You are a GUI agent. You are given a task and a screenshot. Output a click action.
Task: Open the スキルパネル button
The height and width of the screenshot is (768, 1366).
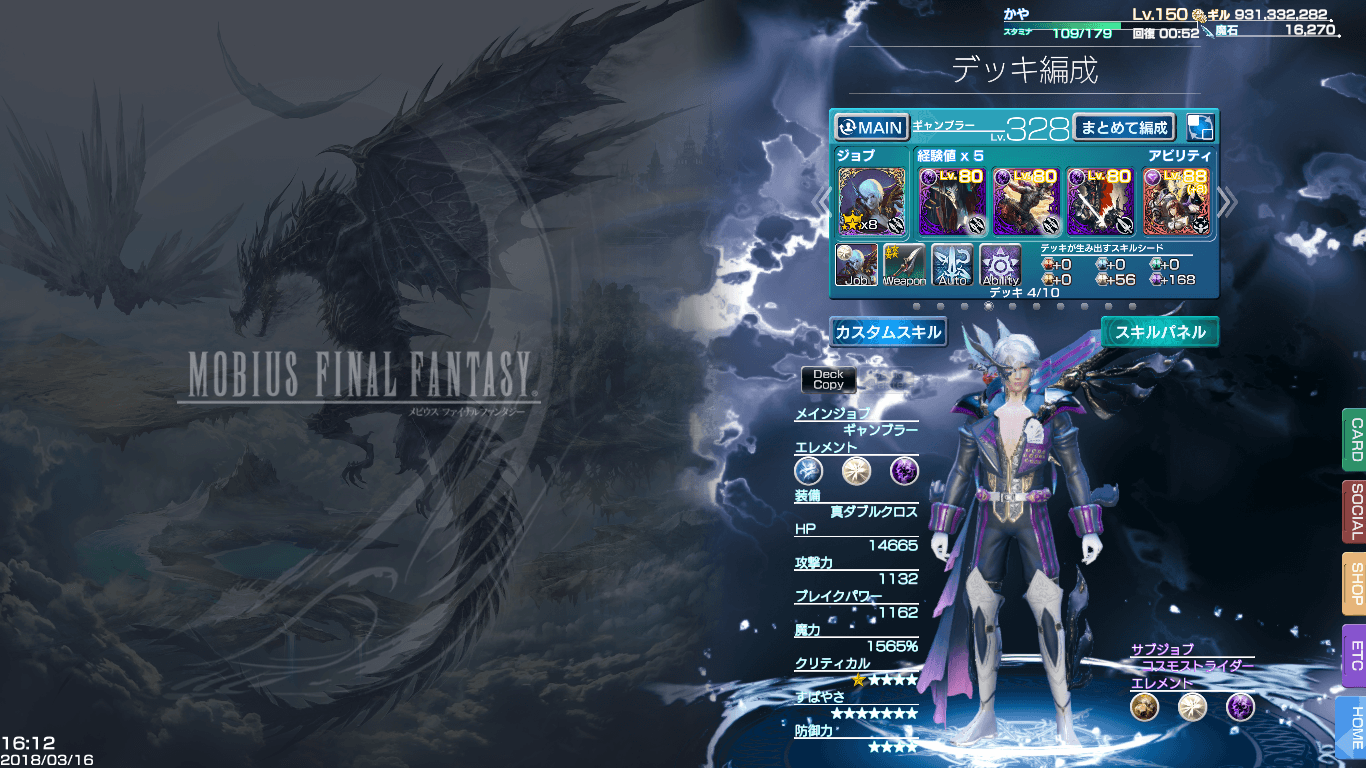click(x=1160, y=331)
